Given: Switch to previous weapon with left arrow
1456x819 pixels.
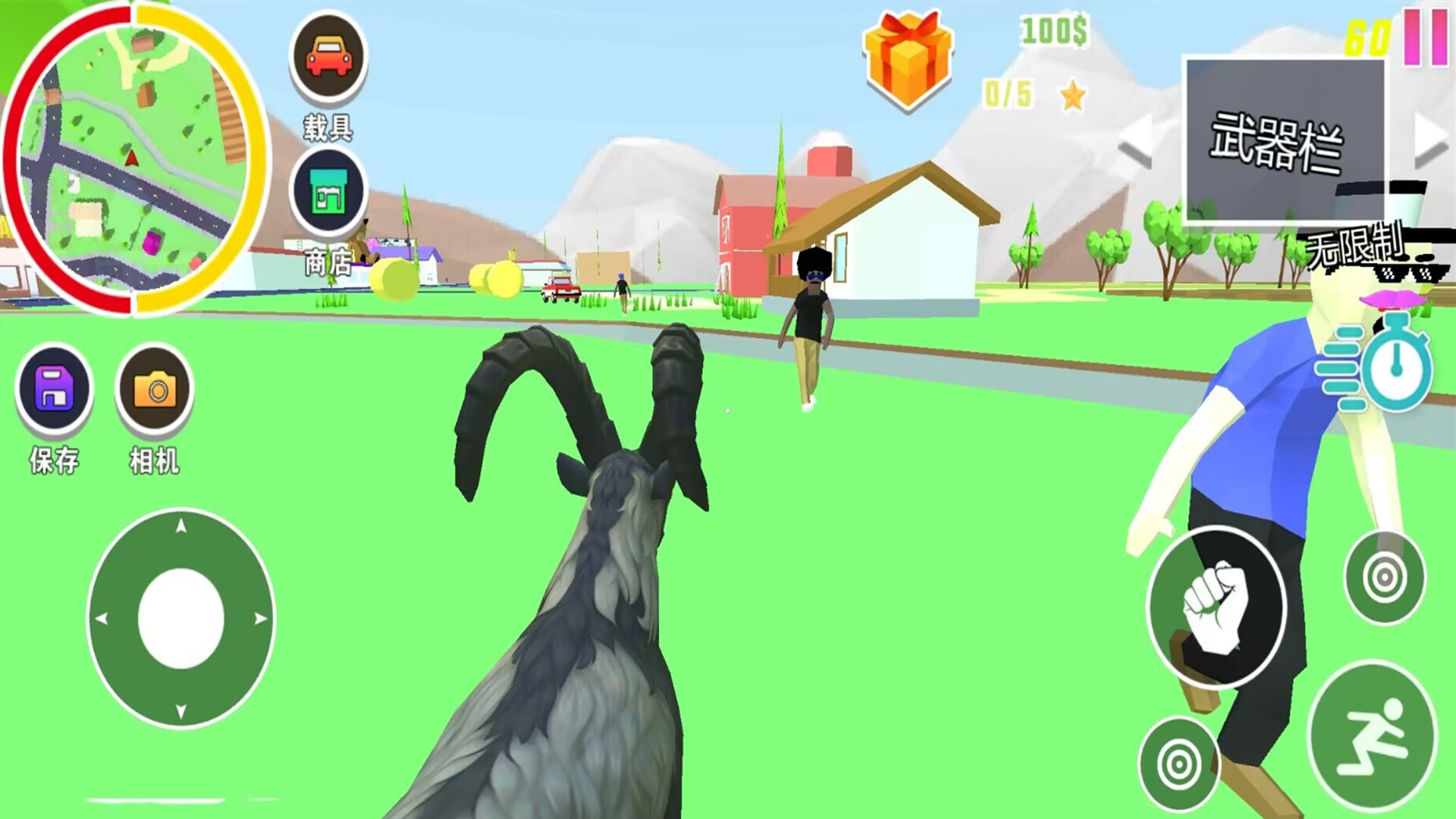Looking at the screenshot, I should tap(1136, 140).
